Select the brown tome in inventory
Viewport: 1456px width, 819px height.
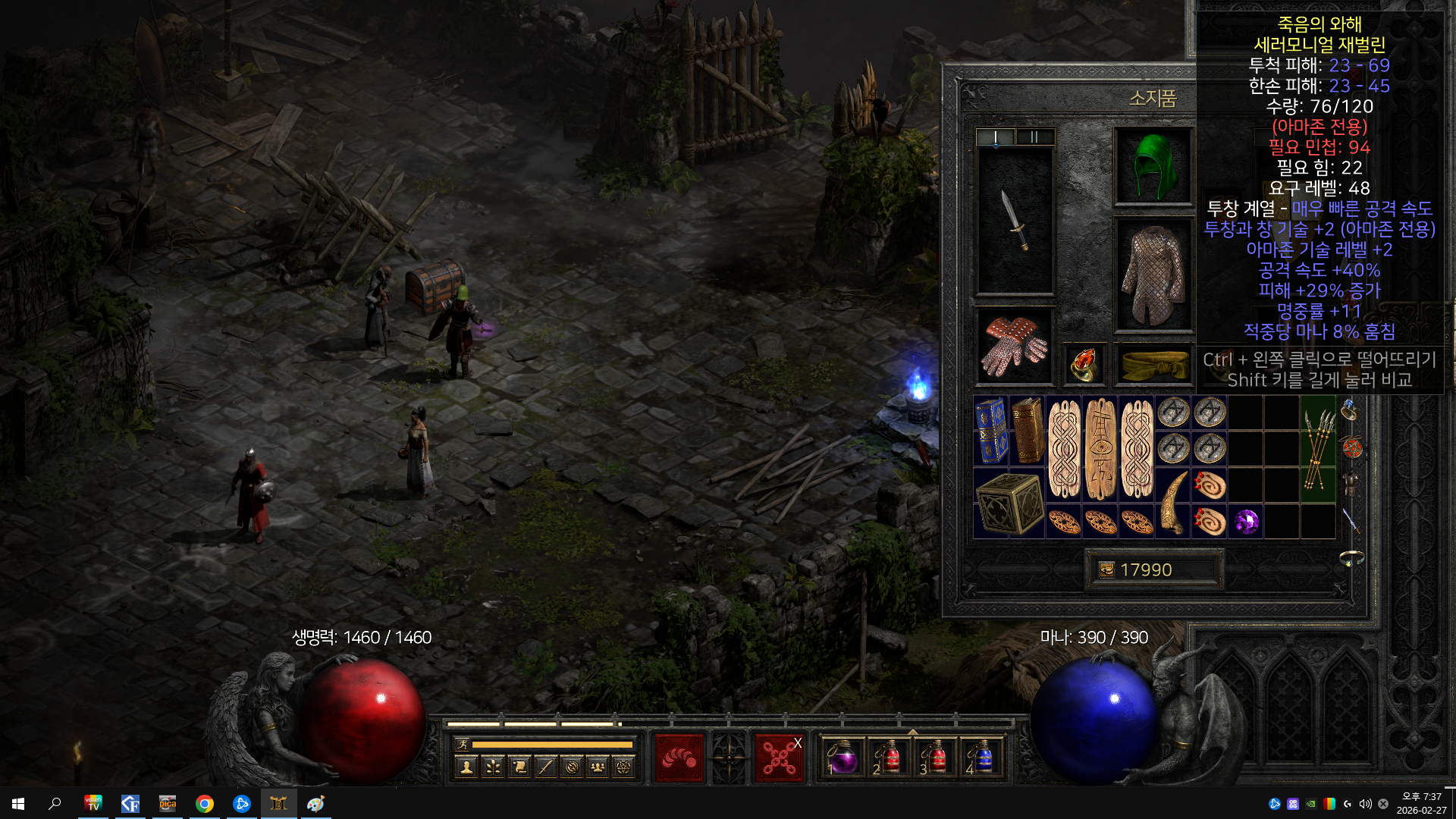(x=1028, y=430)
